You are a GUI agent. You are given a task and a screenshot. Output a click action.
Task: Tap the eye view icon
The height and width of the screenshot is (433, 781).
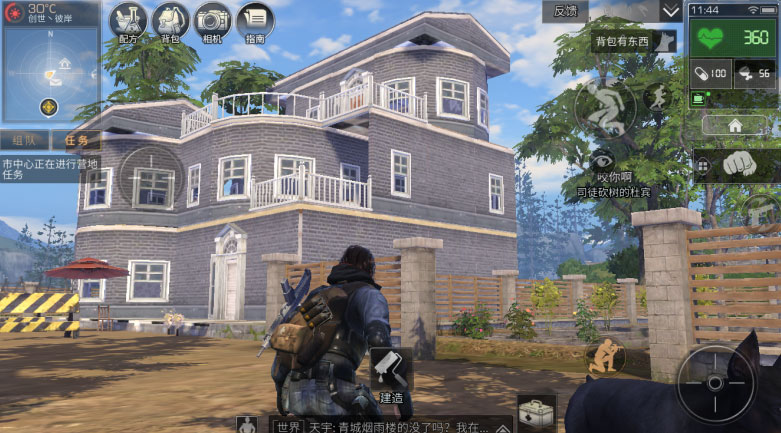click(x=602, y=160)
